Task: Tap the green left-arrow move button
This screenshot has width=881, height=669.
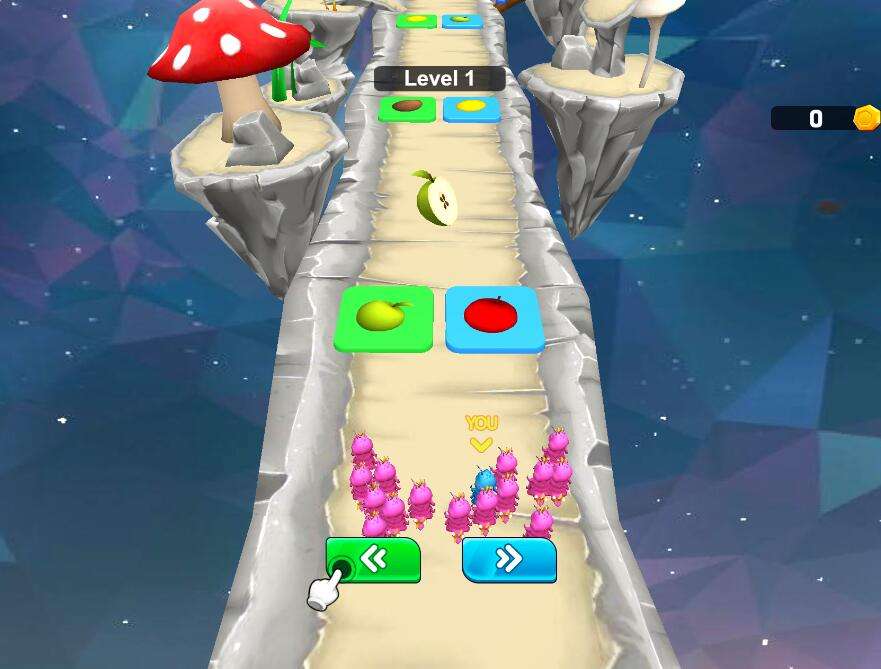Action: pos(373,560)
